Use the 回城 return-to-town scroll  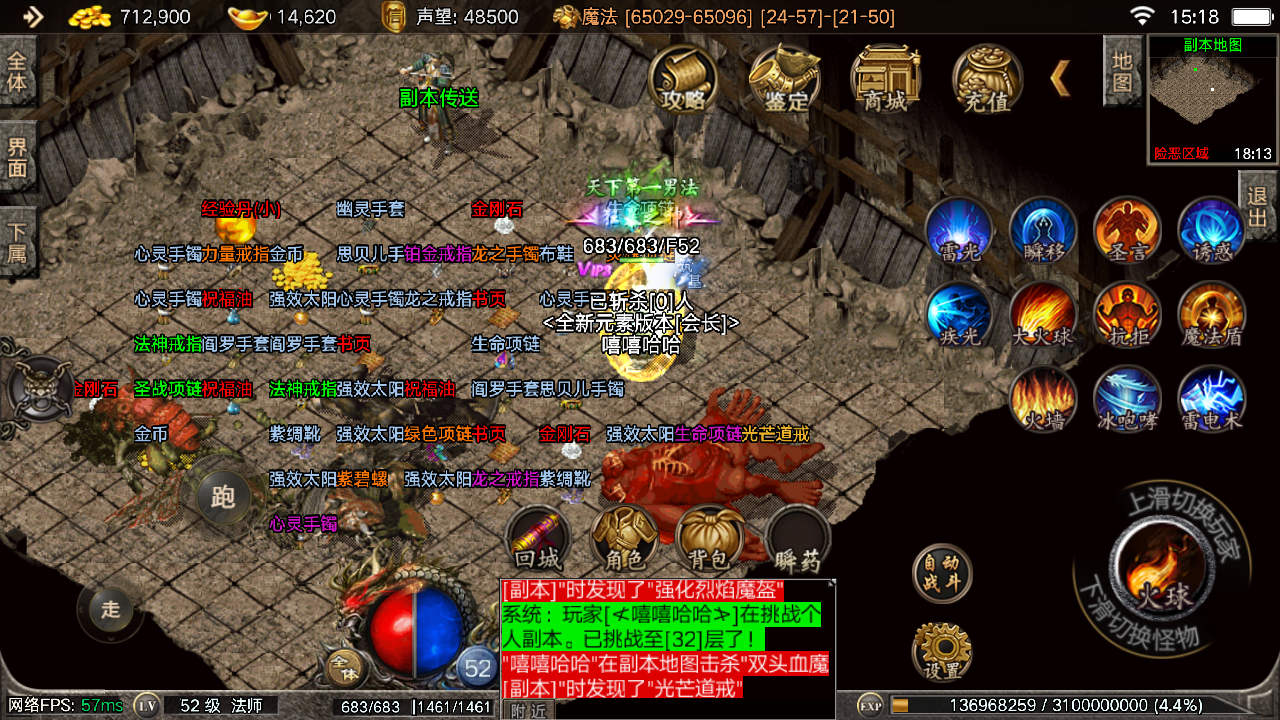(538, 538)
